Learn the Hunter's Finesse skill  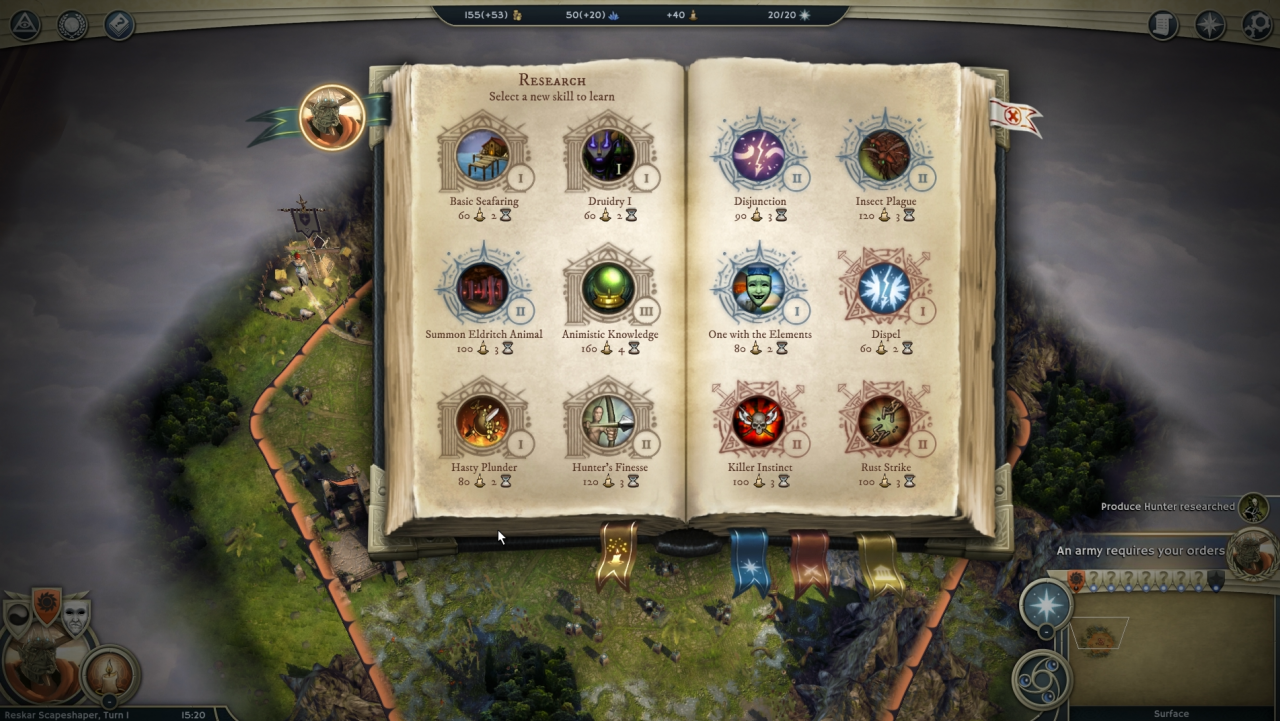click(x=608, y=422)
